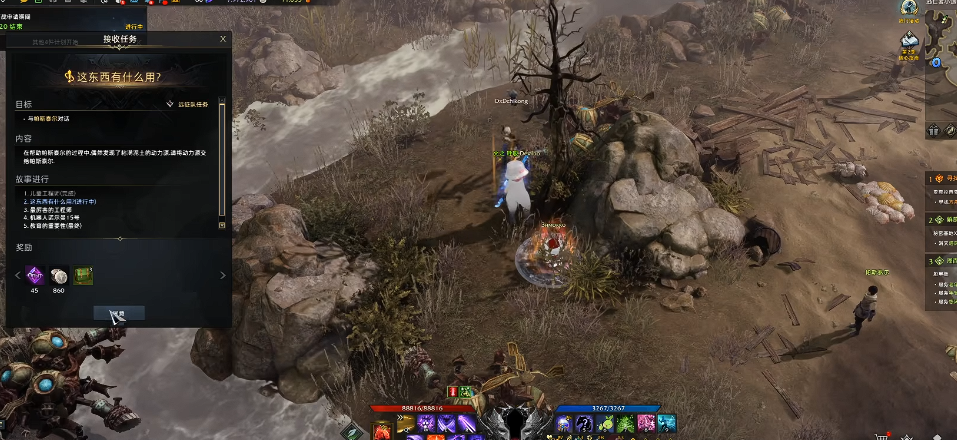Activate the red flame skill icon
This screenshot has width=957, height=440.
pos(383,430)
